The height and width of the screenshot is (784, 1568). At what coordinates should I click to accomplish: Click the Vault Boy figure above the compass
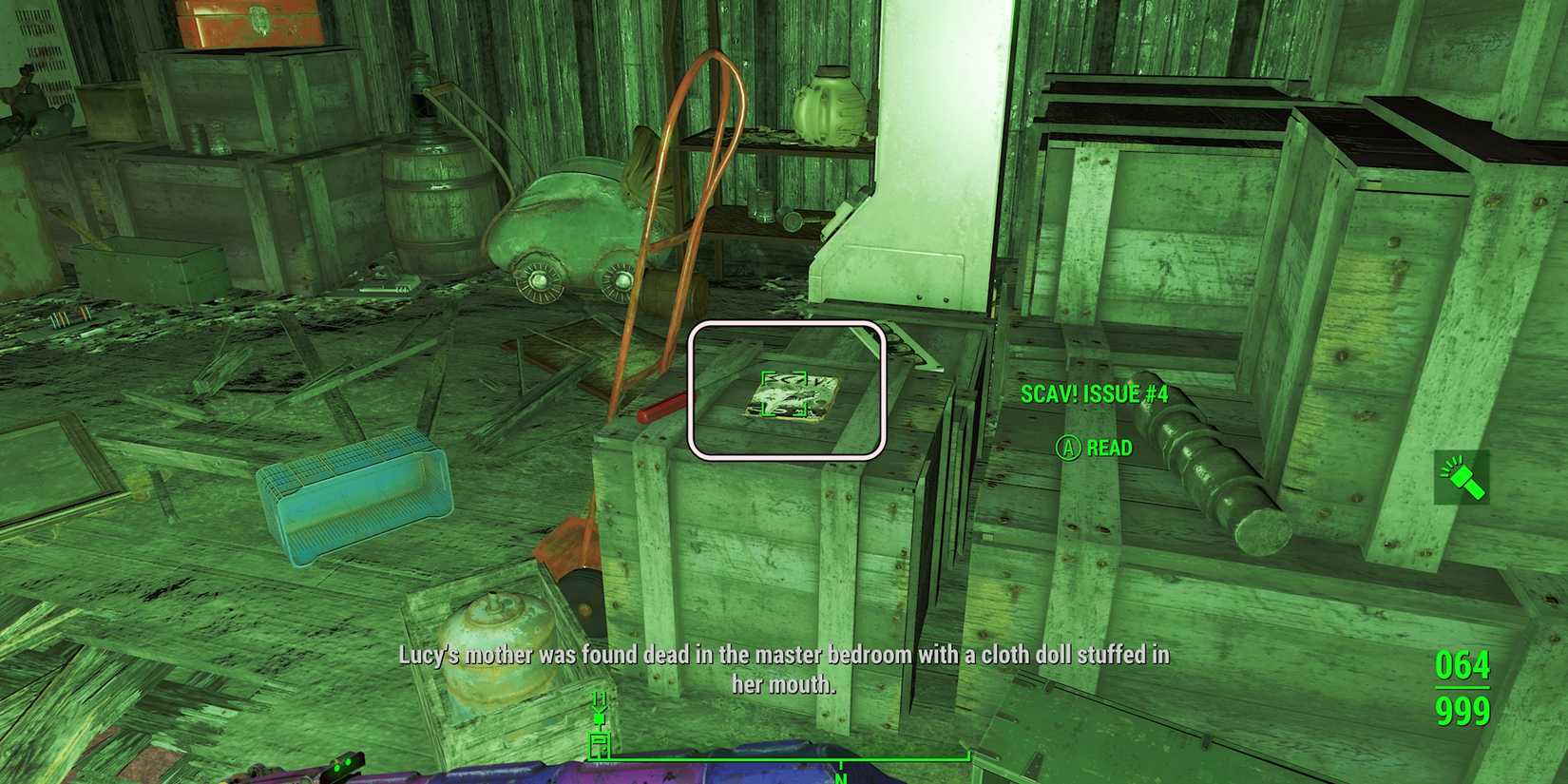[599, 717]
